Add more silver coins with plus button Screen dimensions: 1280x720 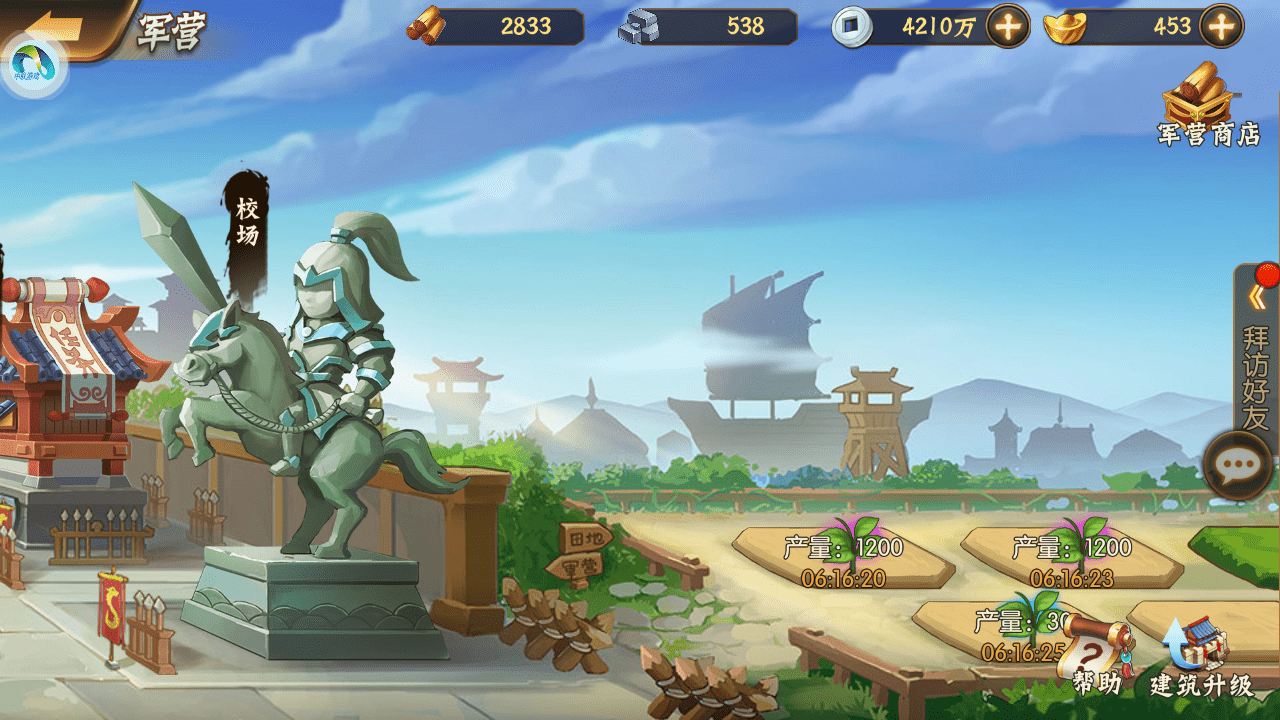point(1008,27)
